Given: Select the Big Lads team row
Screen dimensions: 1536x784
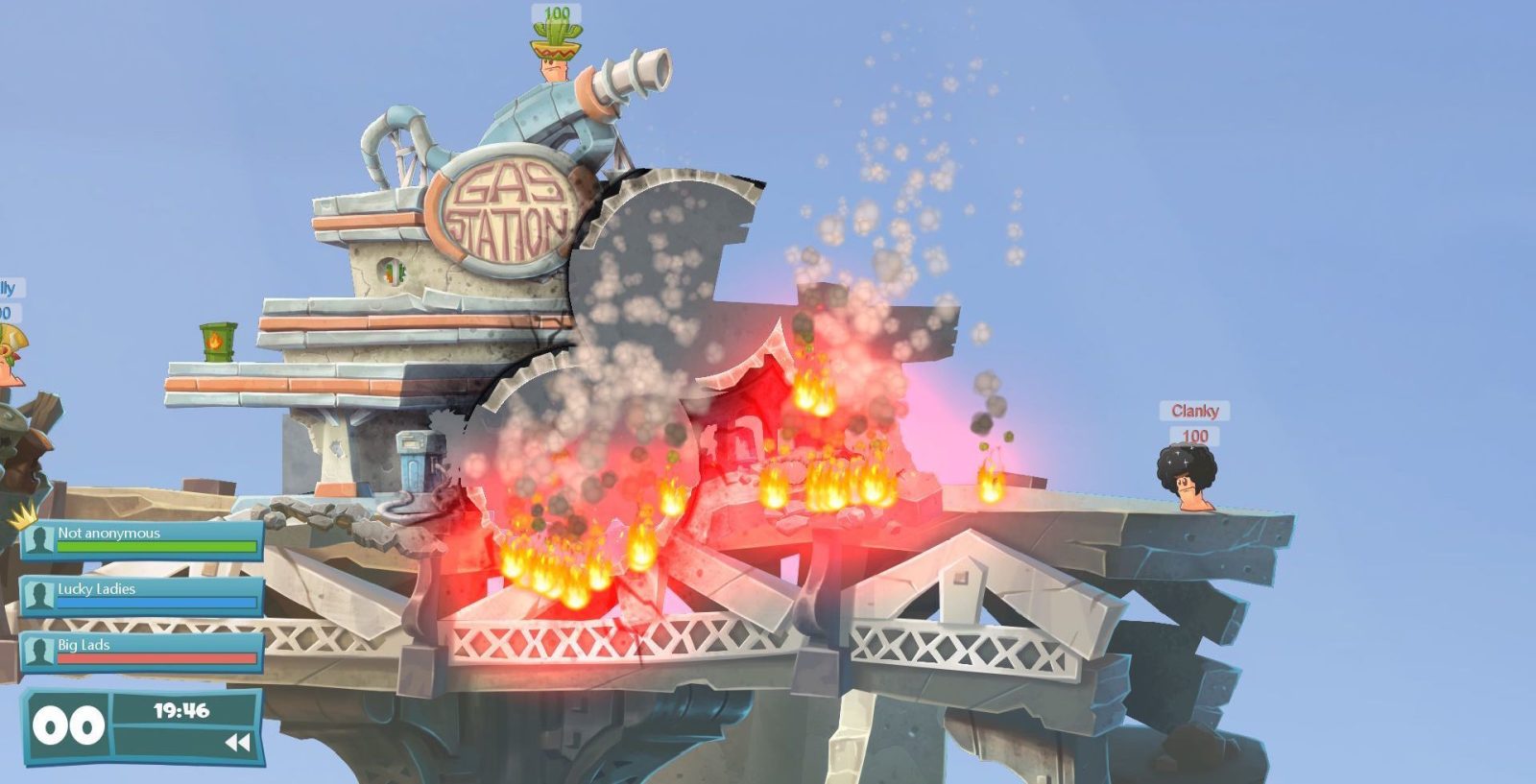Looking at the screenshot, I should 142,652.
